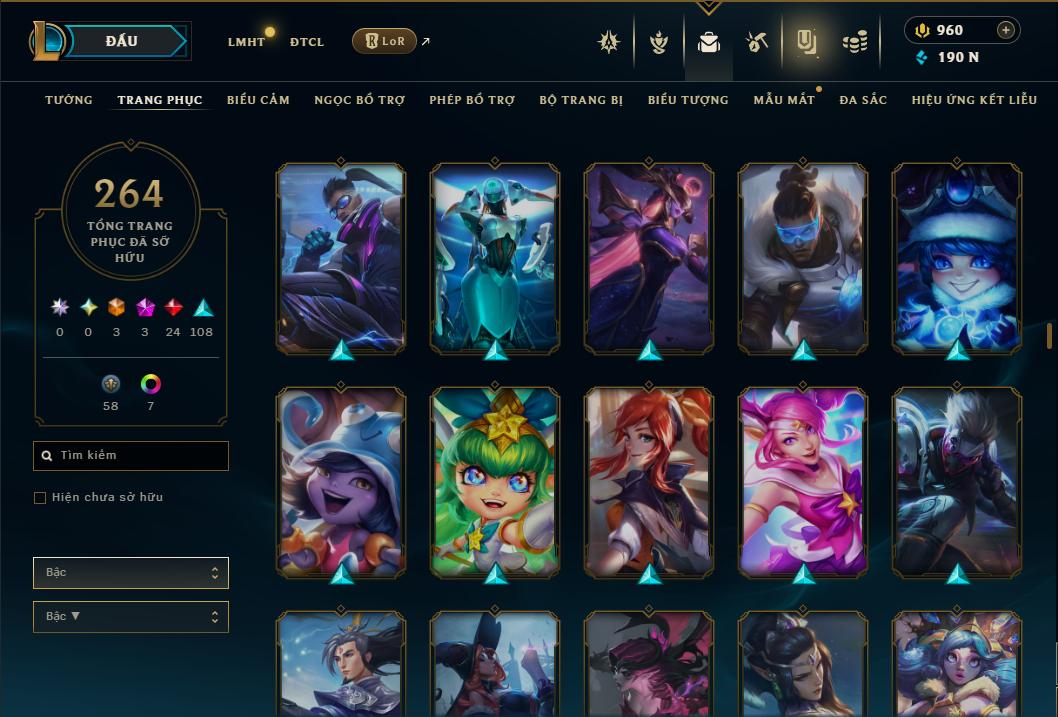The height and width of the screenshot is (717, 1058).
Task: Open the BIỂU CẢM tab
Action: (x=258, y=100)
